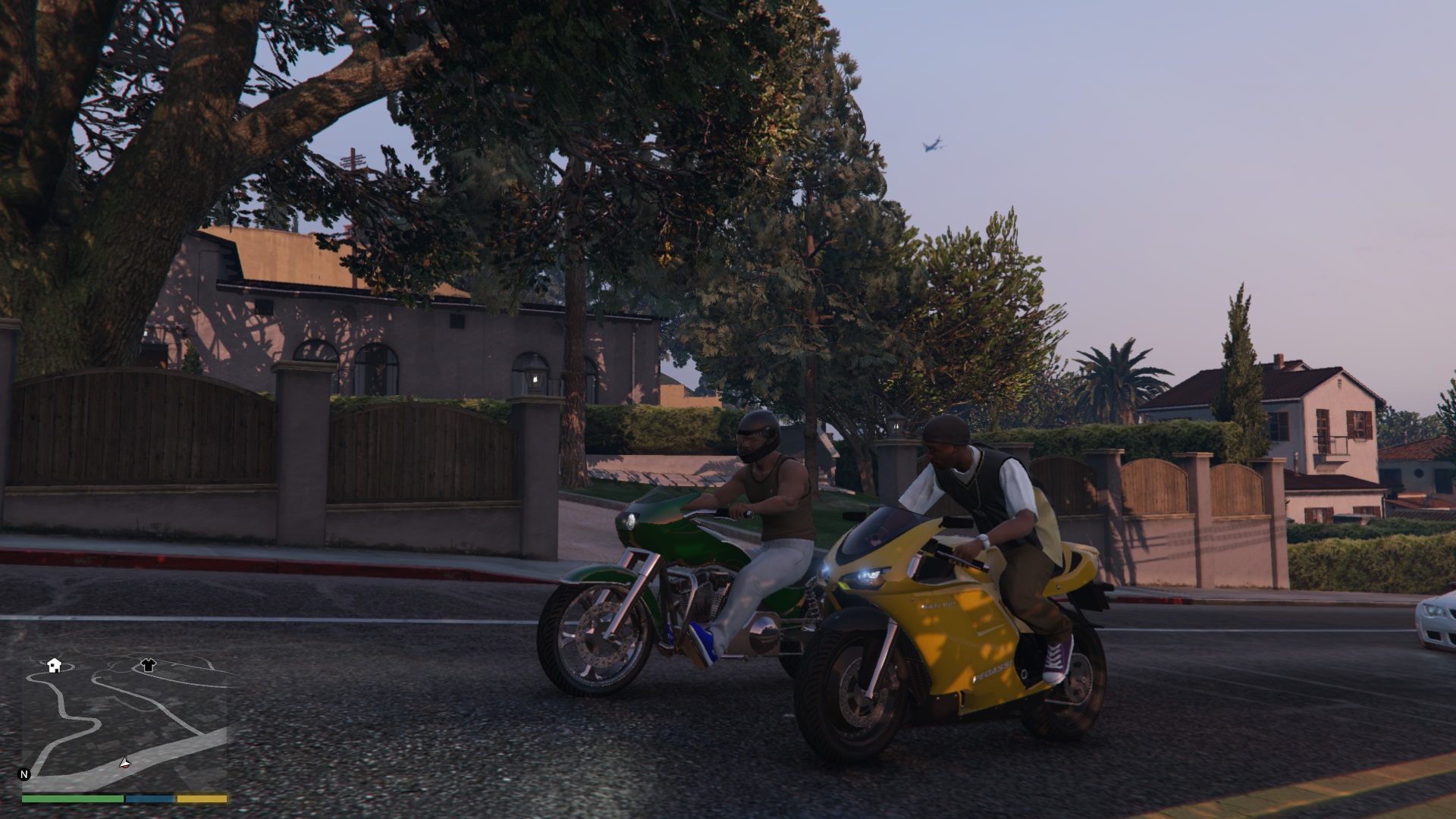Click the house safehouse icon on the minimap
Screen dimensions: 1456x819
[x=55, y=666]
